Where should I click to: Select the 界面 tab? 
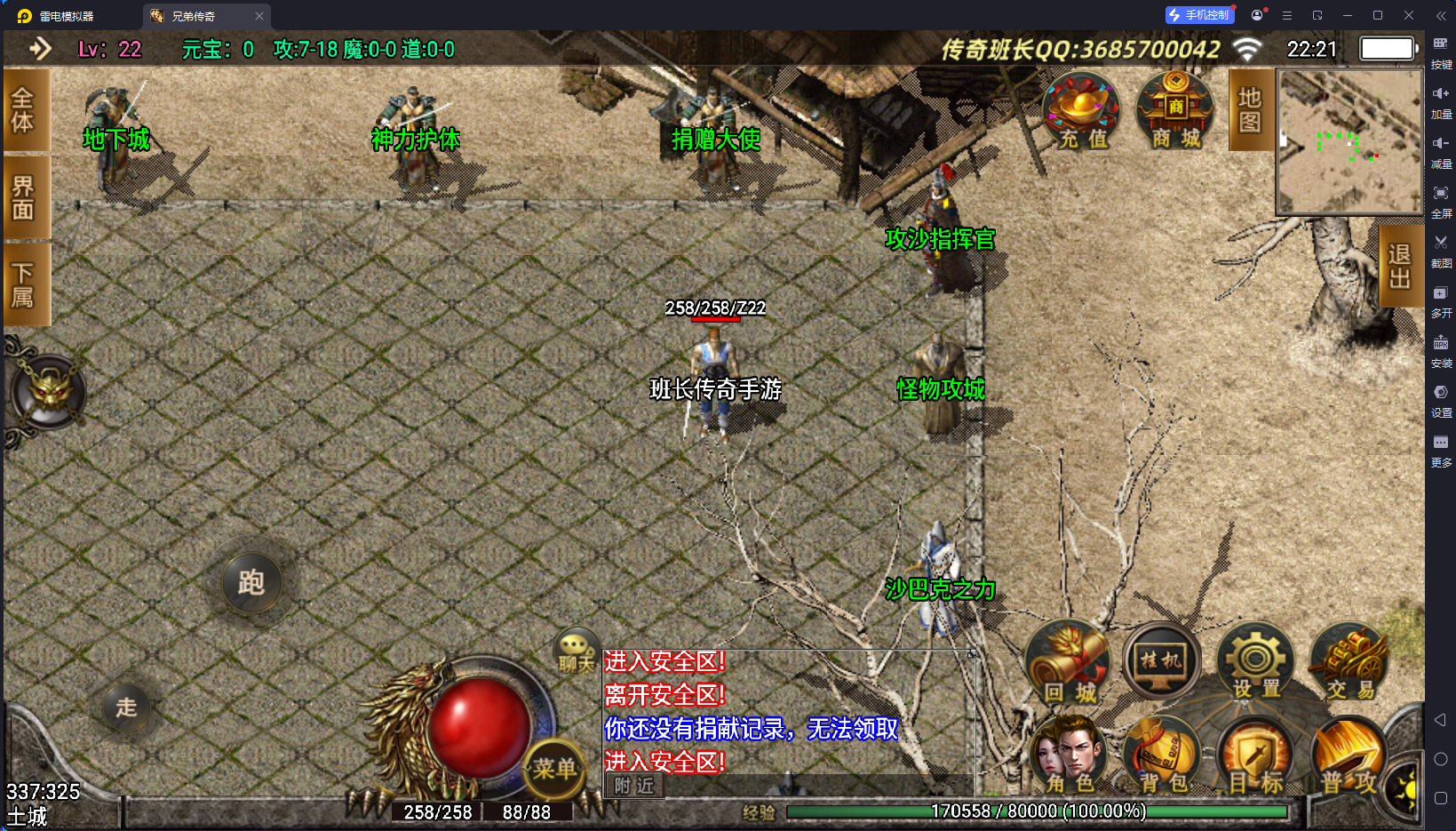tap(24, 197)
